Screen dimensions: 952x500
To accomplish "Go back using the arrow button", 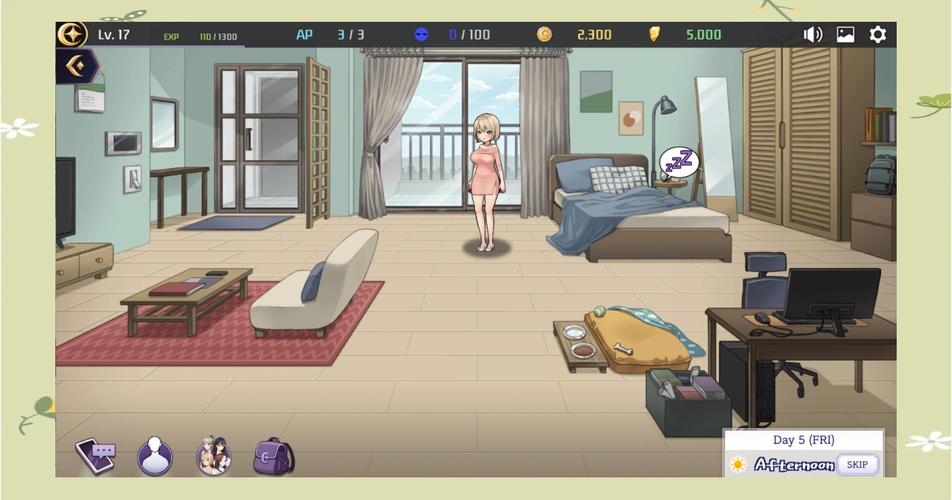I will pos(76,67).
